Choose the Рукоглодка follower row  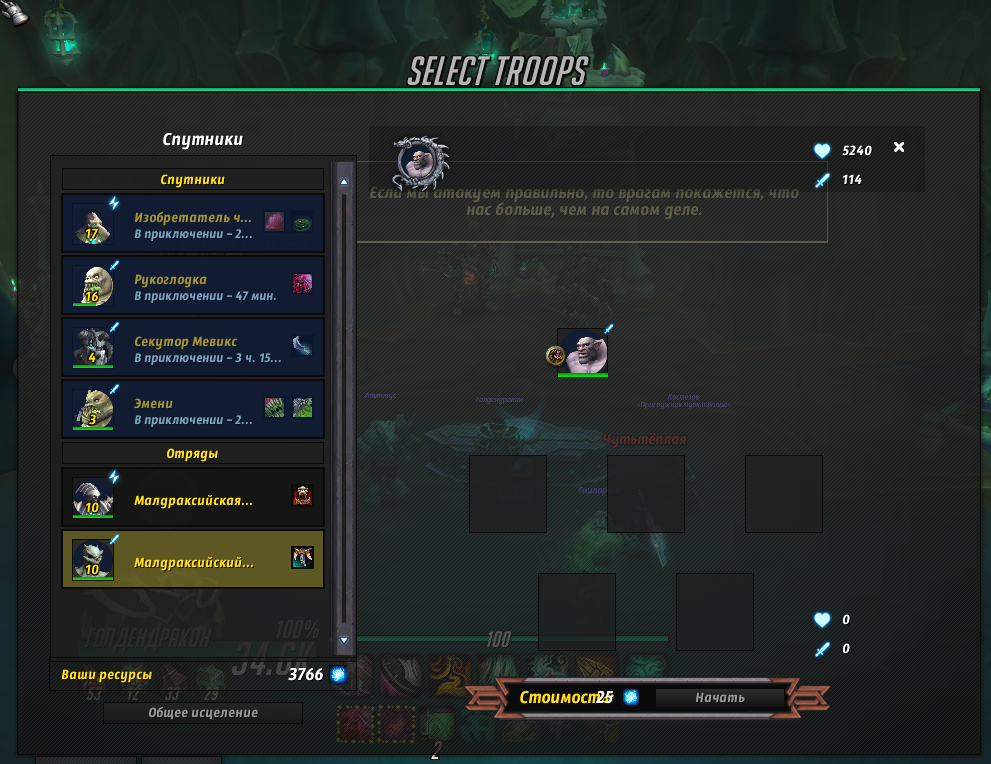point(192,285)
